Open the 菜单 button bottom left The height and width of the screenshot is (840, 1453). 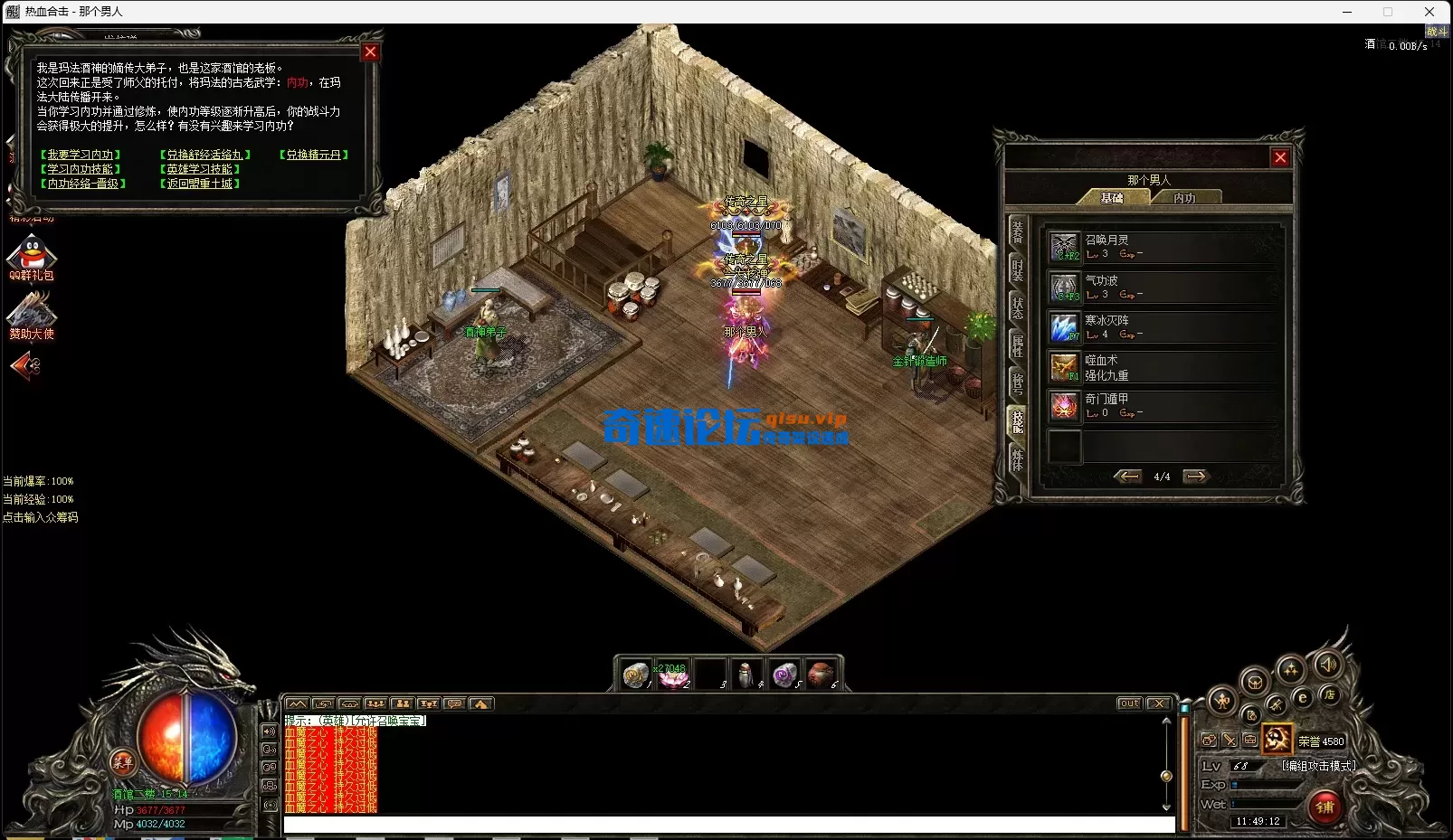tap(126, 765)
